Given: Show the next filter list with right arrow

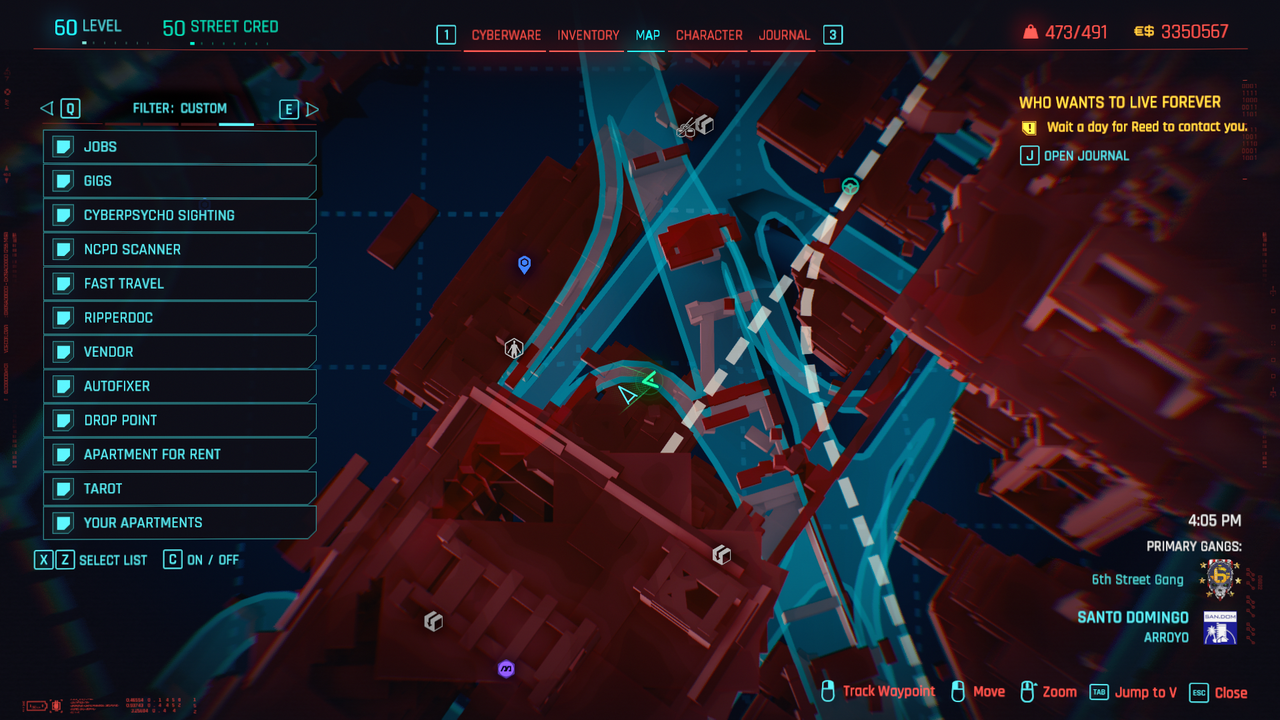Looking at the screenshot, I should click(312, 109).
